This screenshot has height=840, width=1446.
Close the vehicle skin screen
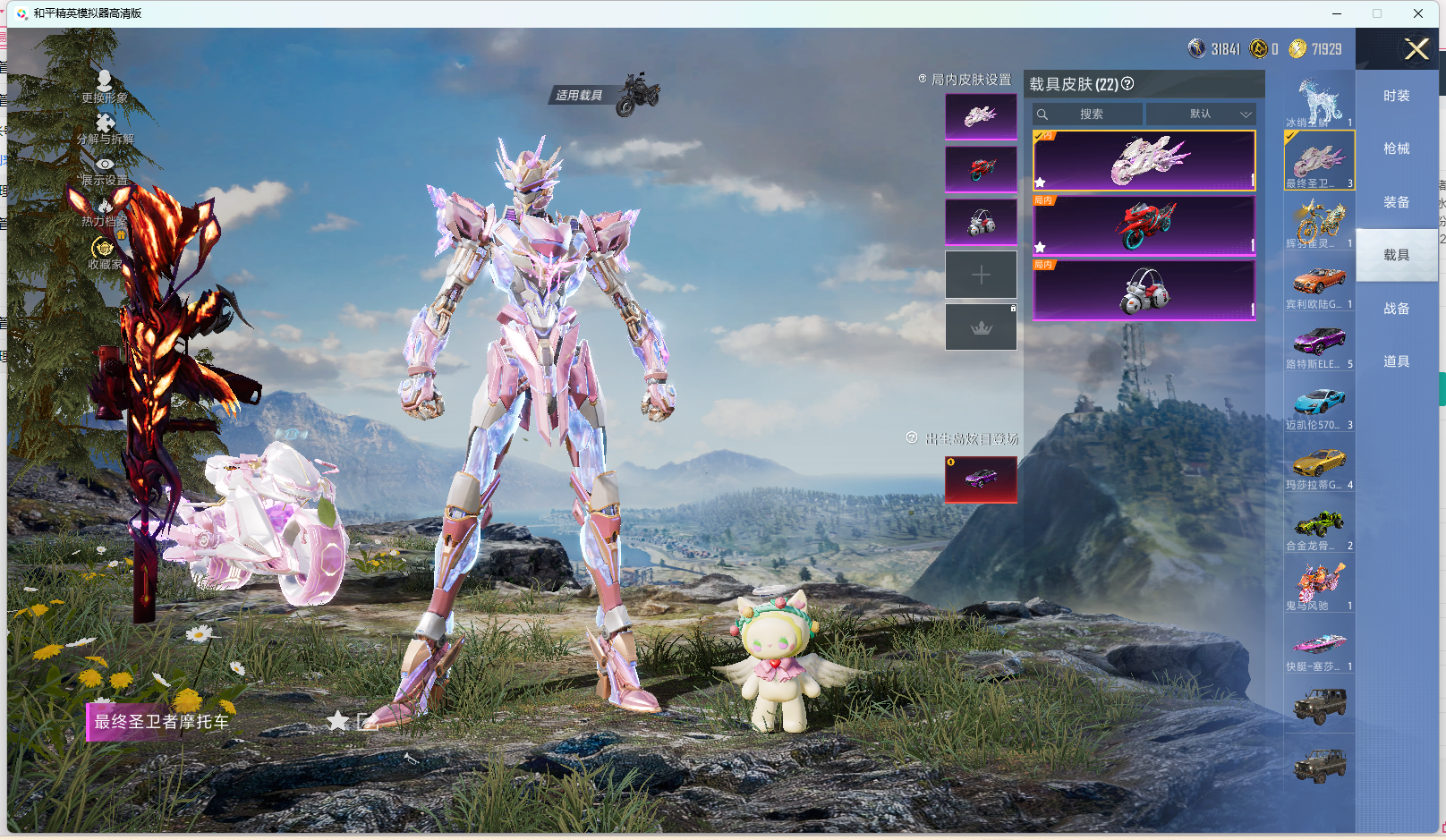pos(1416,49)
